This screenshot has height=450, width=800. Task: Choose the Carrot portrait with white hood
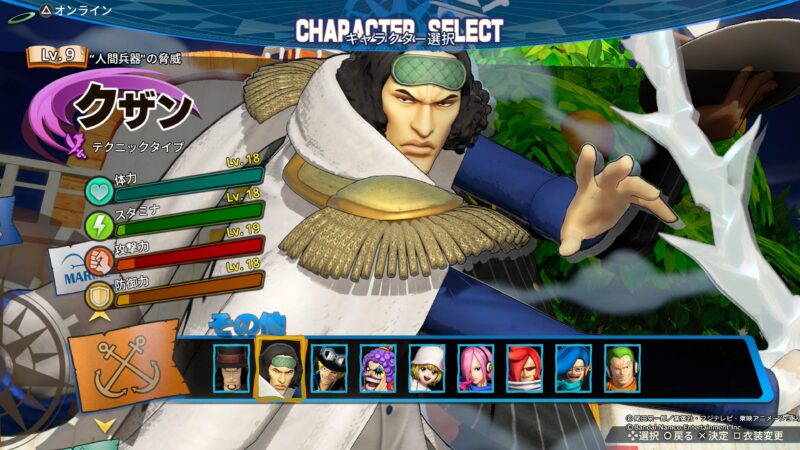tap(427, 367)
